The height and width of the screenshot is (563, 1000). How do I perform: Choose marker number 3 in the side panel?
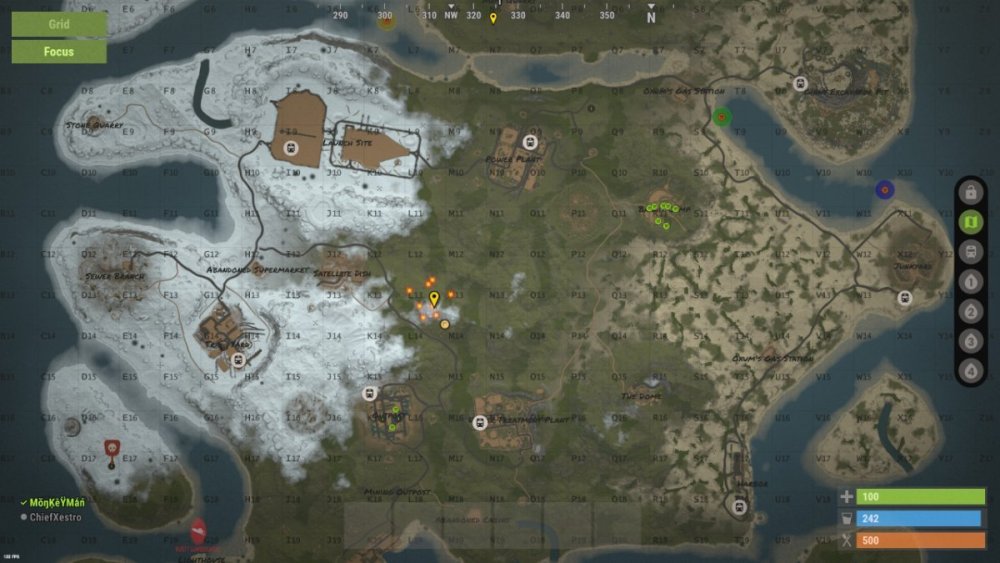click(969, 342)
